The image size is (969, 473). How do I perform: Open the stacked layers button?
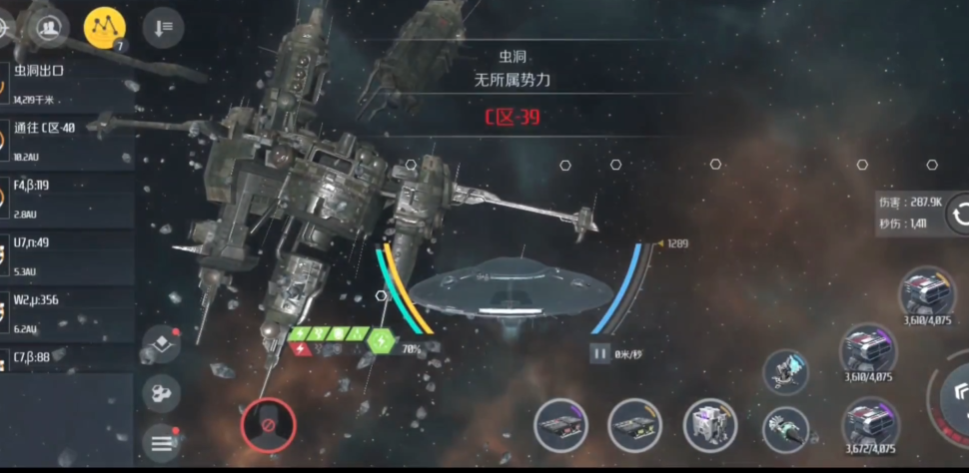click(x=161, y=345)
